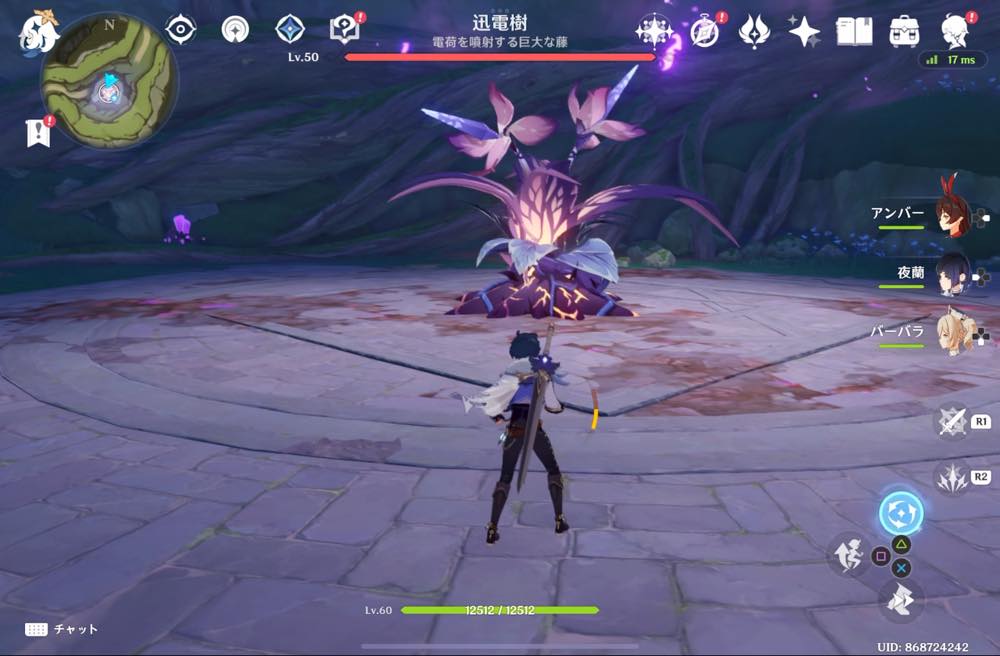Switch to party member バーバラ
1000x656 pixels.
[x=951, y=333]
